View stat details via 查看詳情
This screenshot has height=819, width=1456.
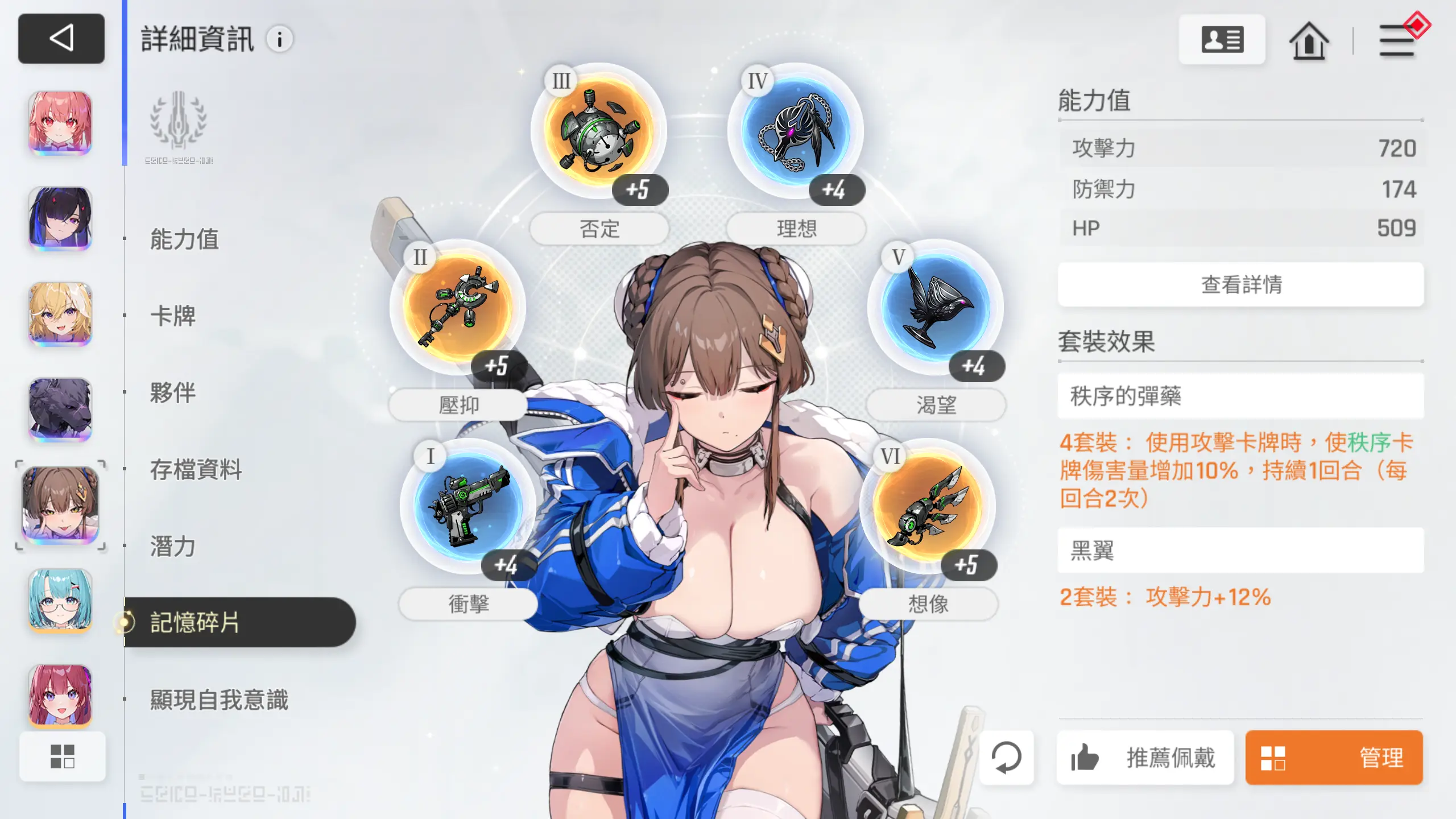[1240, 284]
